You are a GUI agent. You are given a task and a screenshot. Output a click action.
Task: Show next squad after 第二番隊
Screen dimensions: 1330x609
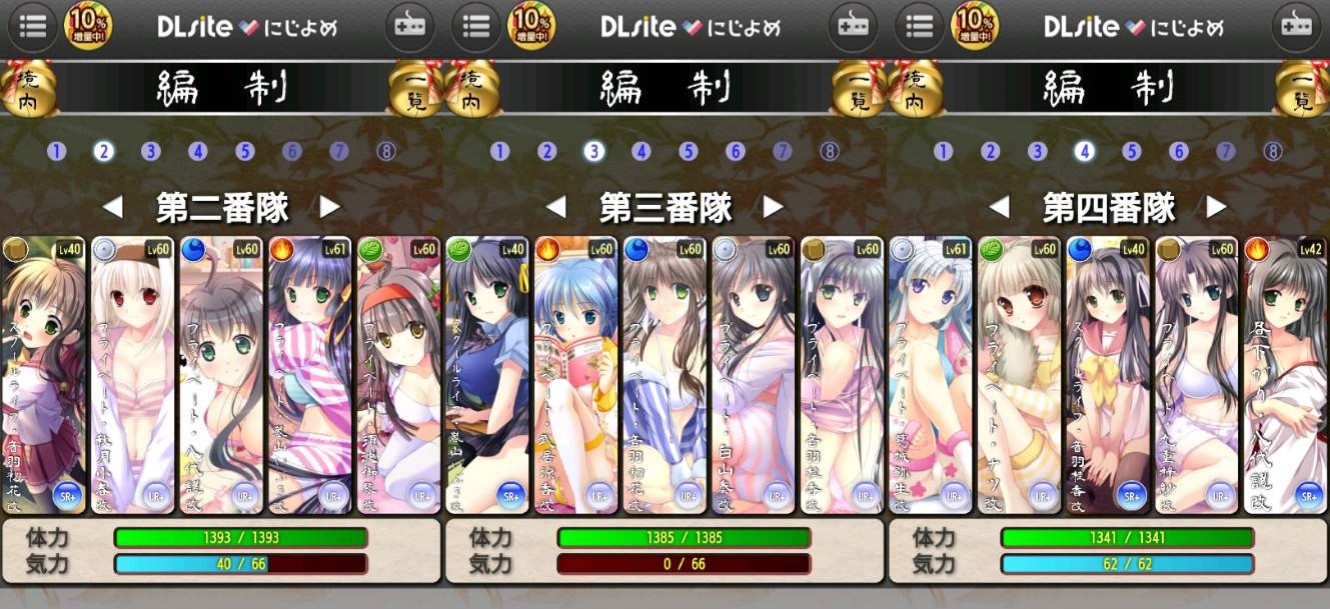click(330, 208)
